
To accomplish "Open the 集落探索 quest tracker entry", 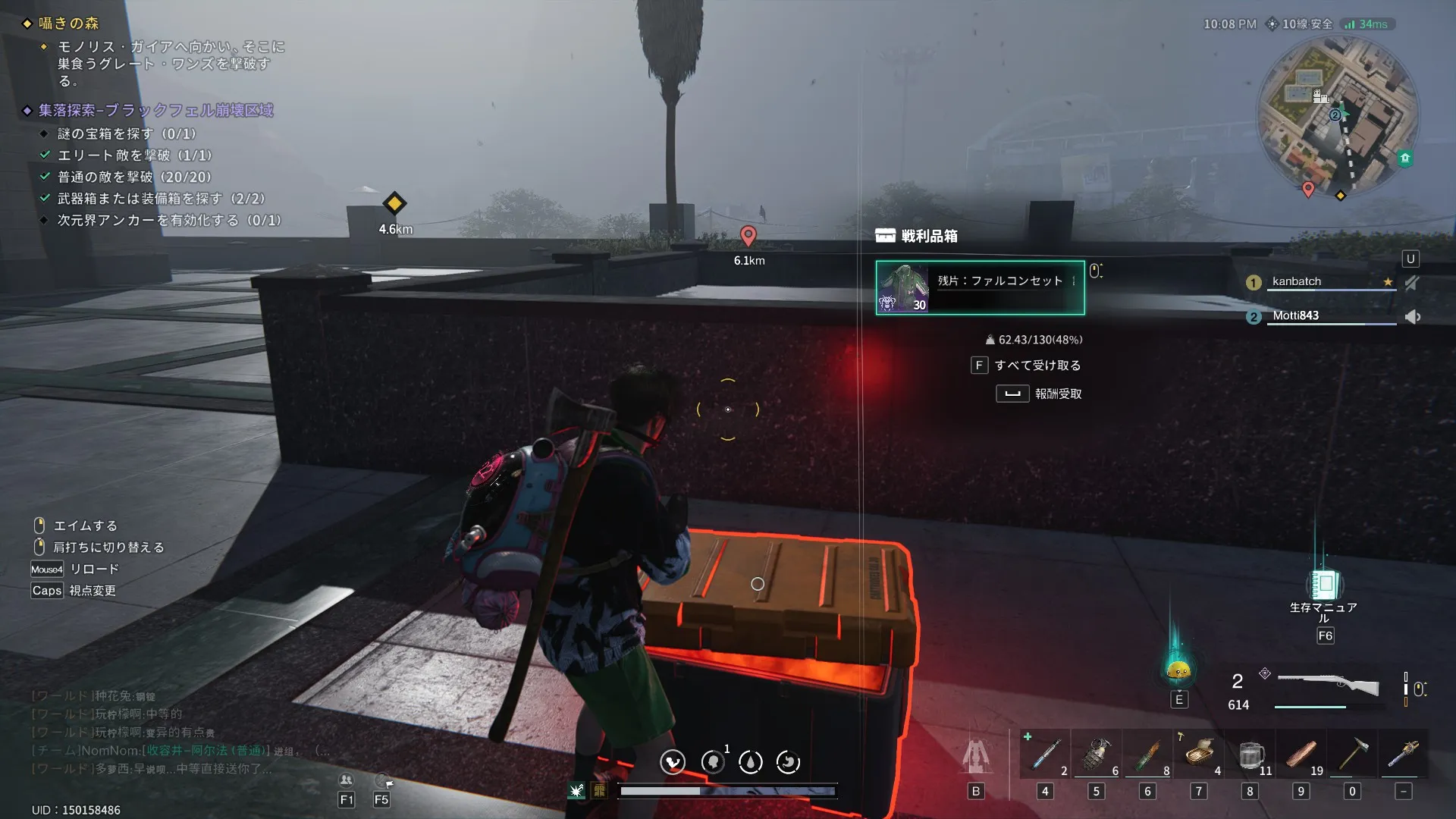I will tap(155, 111).
